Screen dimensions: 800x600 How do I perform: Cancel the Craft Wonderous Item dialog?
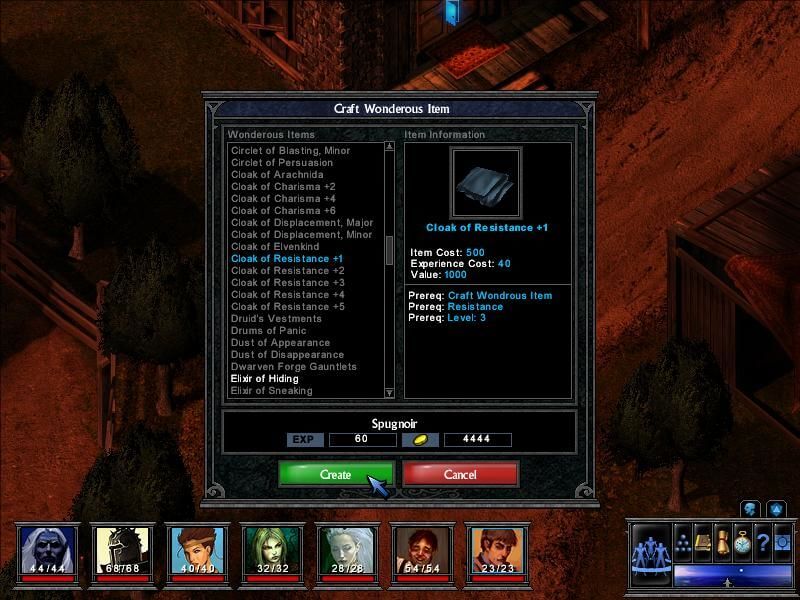tap(460, 474)
